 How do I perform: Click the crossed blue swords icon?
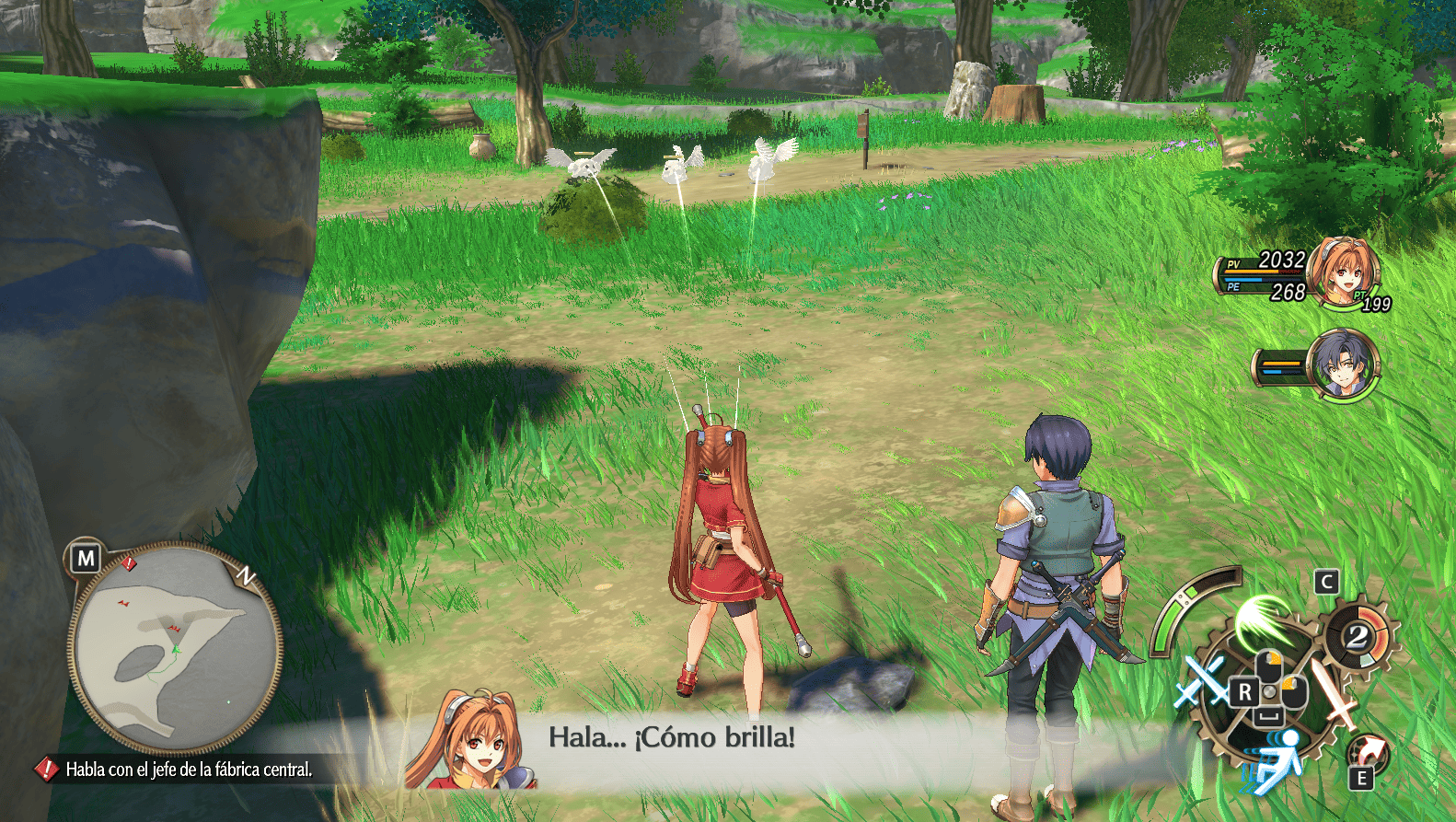1203,681
